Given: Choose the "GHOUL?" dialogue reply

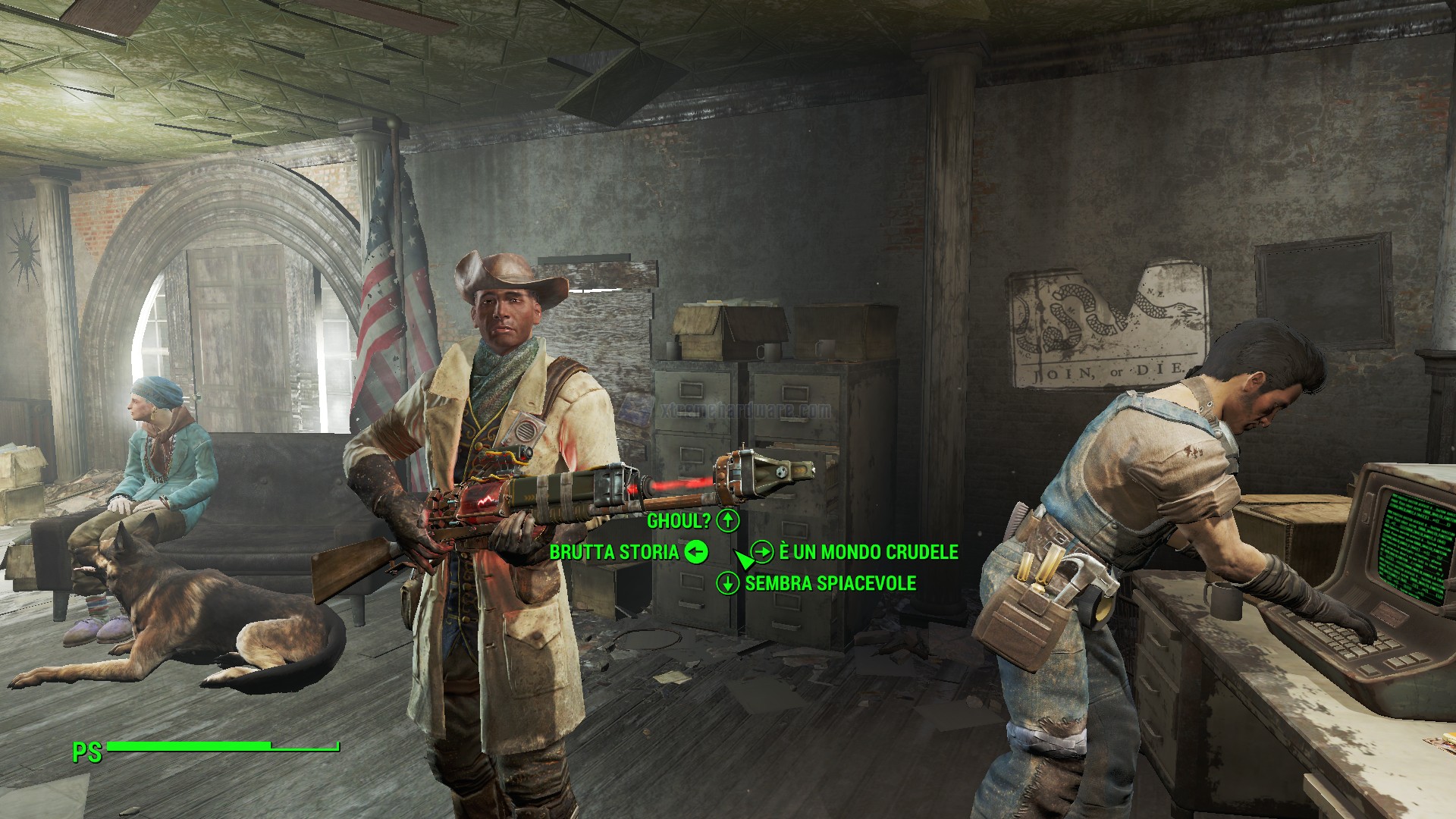Looking at the screenshot, I should pyautogui.click(x=679, y=521).
